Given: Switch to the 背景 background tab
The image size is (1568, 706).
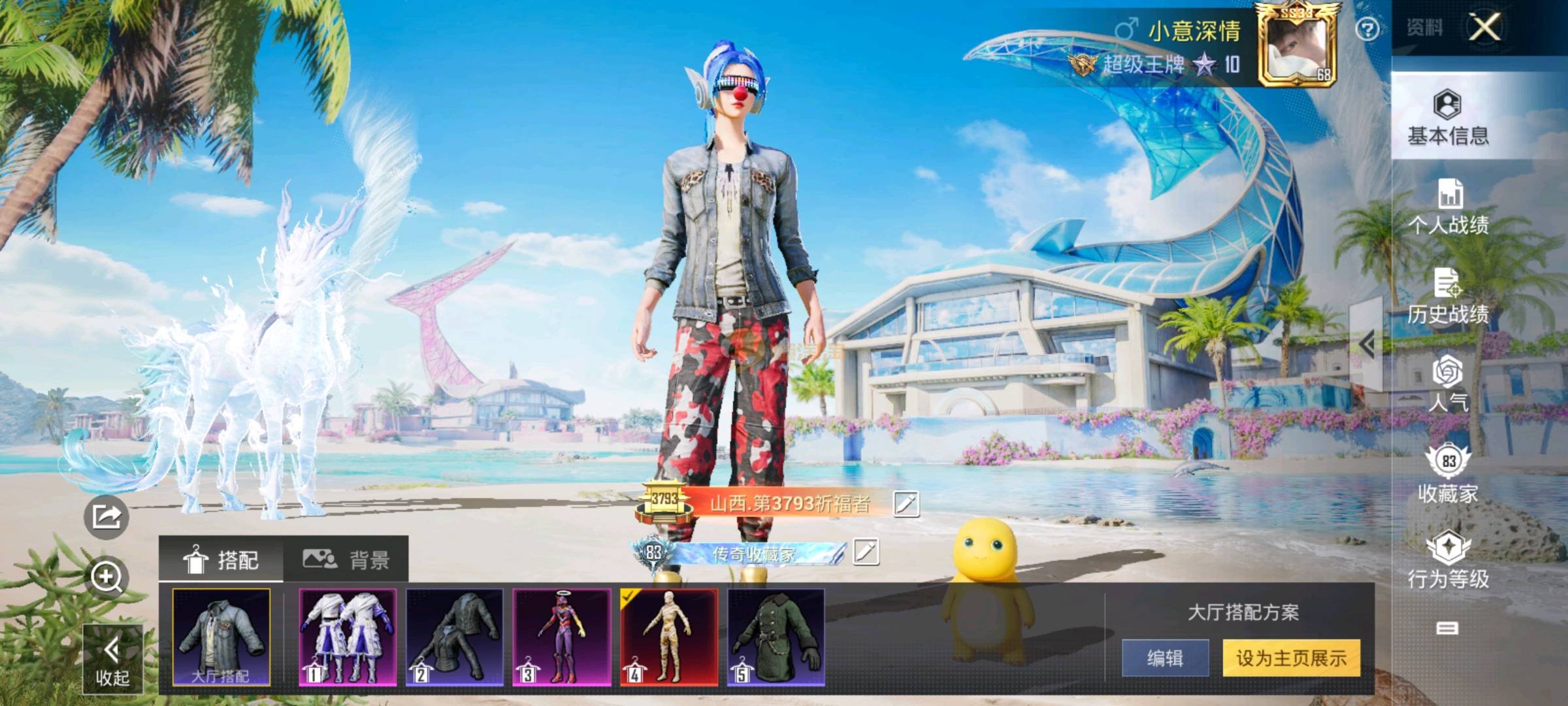Looking at the screenshot, I should (x=346, y=560).
